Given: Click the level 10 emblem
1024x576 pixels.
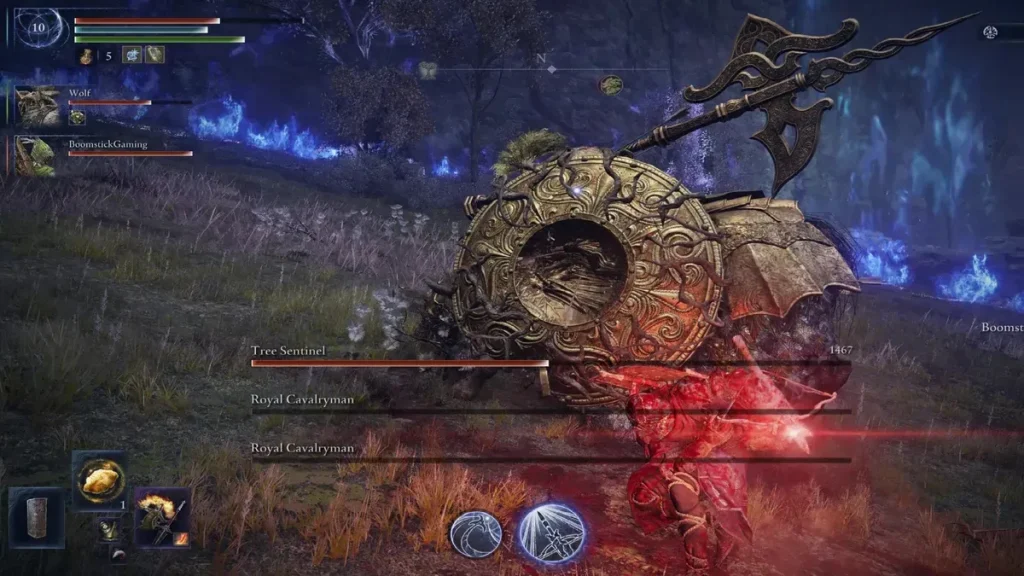Looking at the screenshot, I should [39, 28].
